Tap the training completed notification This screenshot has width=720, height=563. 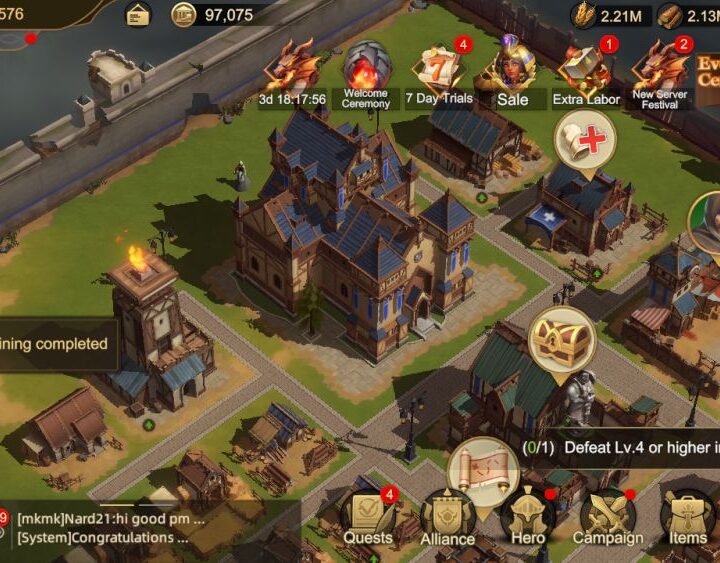point(55,344)
